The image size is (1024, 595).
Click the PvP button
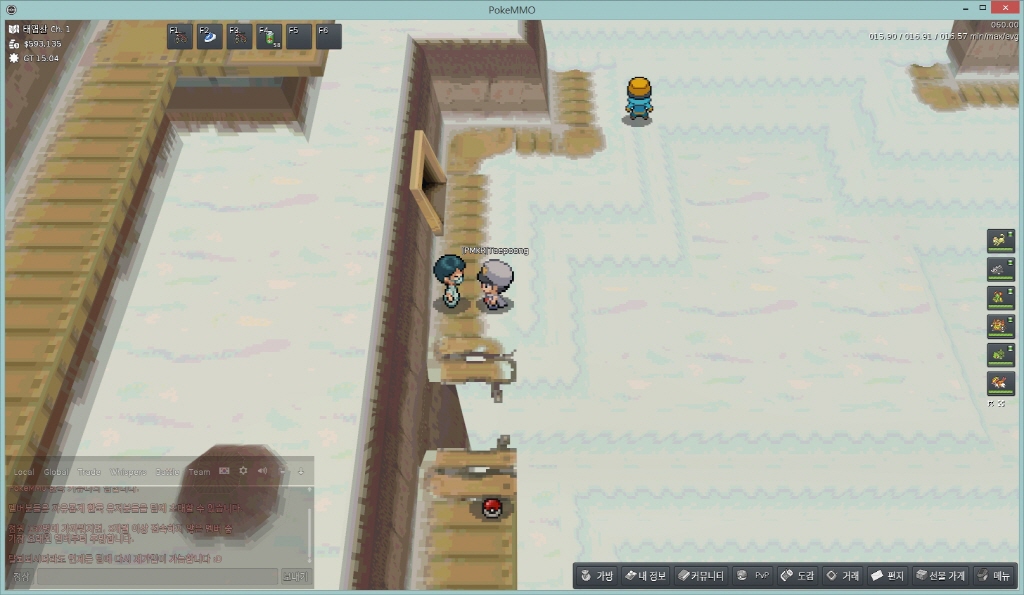752,576
